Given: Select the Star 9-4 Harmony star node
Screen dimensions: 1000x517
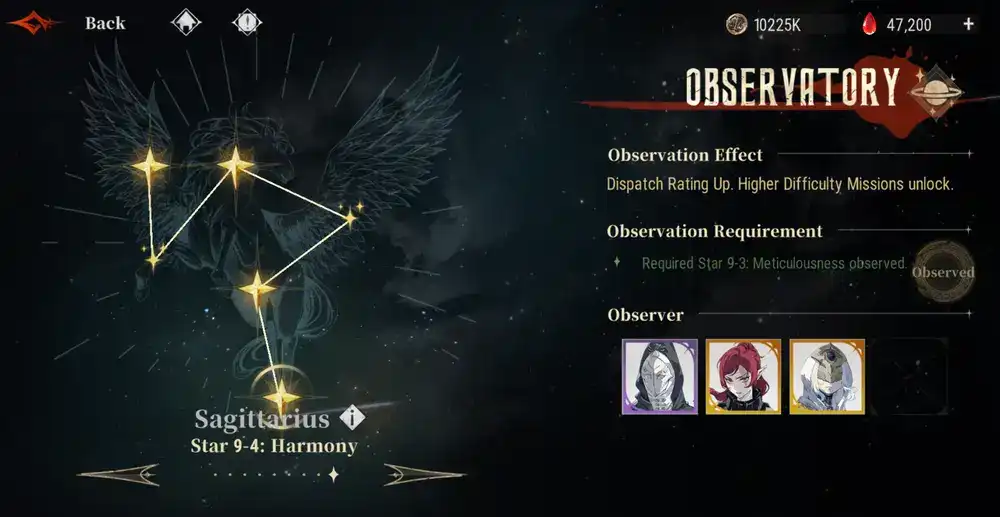Looking at the screenshot, I should [282, 397].
